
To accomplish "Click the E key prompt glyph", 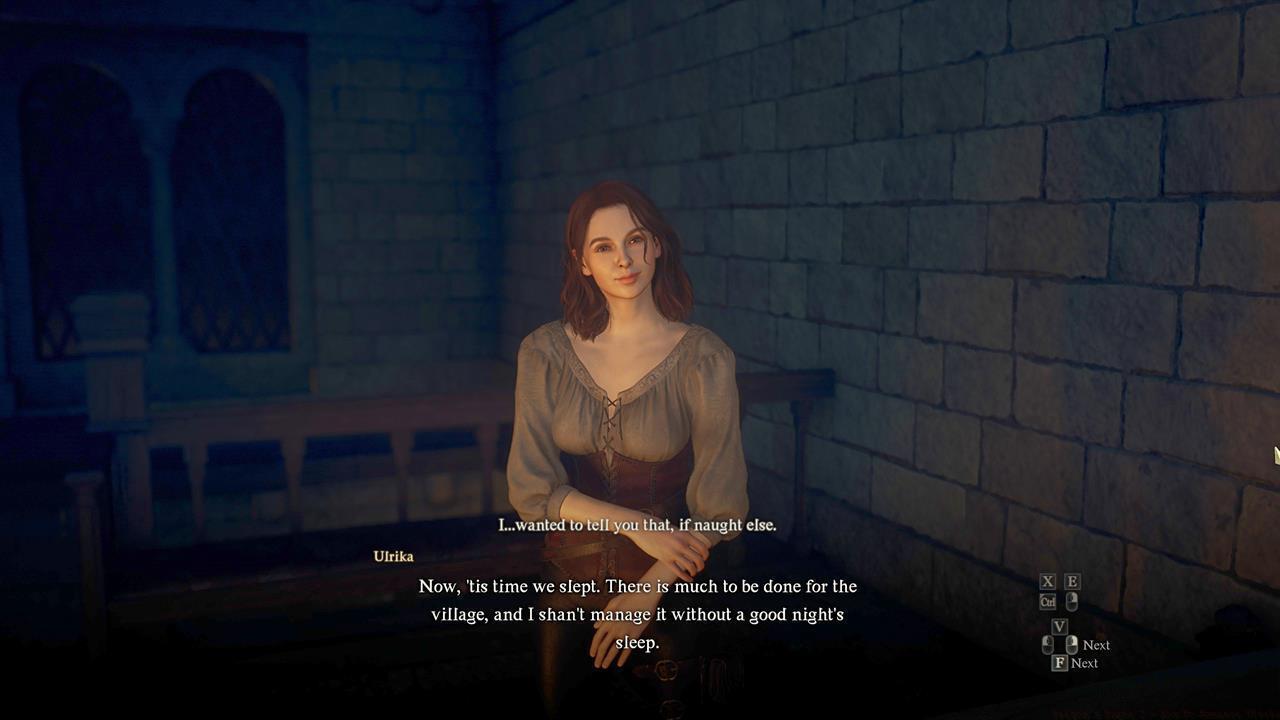I will click(x=1072, y=581).
